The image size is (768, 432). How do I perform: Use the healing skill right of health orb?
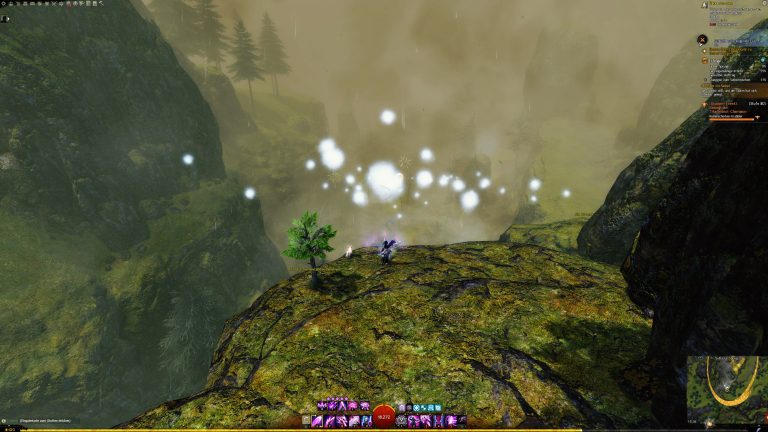(403, 421)
